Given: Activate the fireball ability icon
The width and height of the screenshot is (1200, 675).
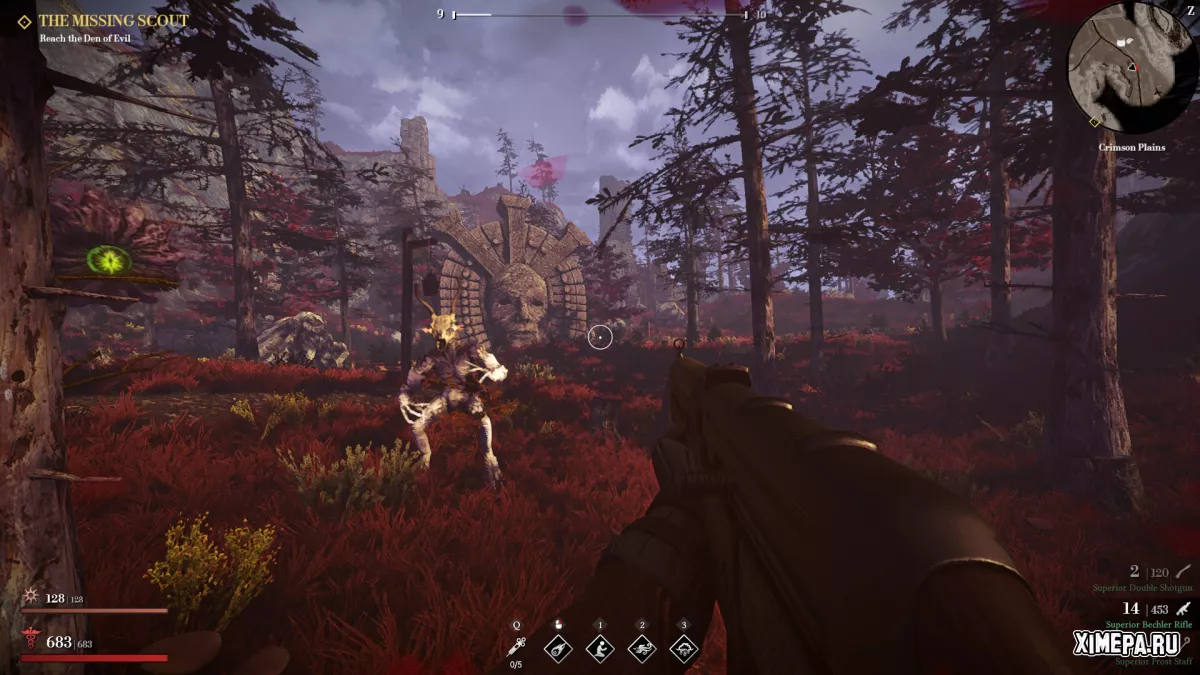Looking at the screenshot, I should click(x=557, y=648).
